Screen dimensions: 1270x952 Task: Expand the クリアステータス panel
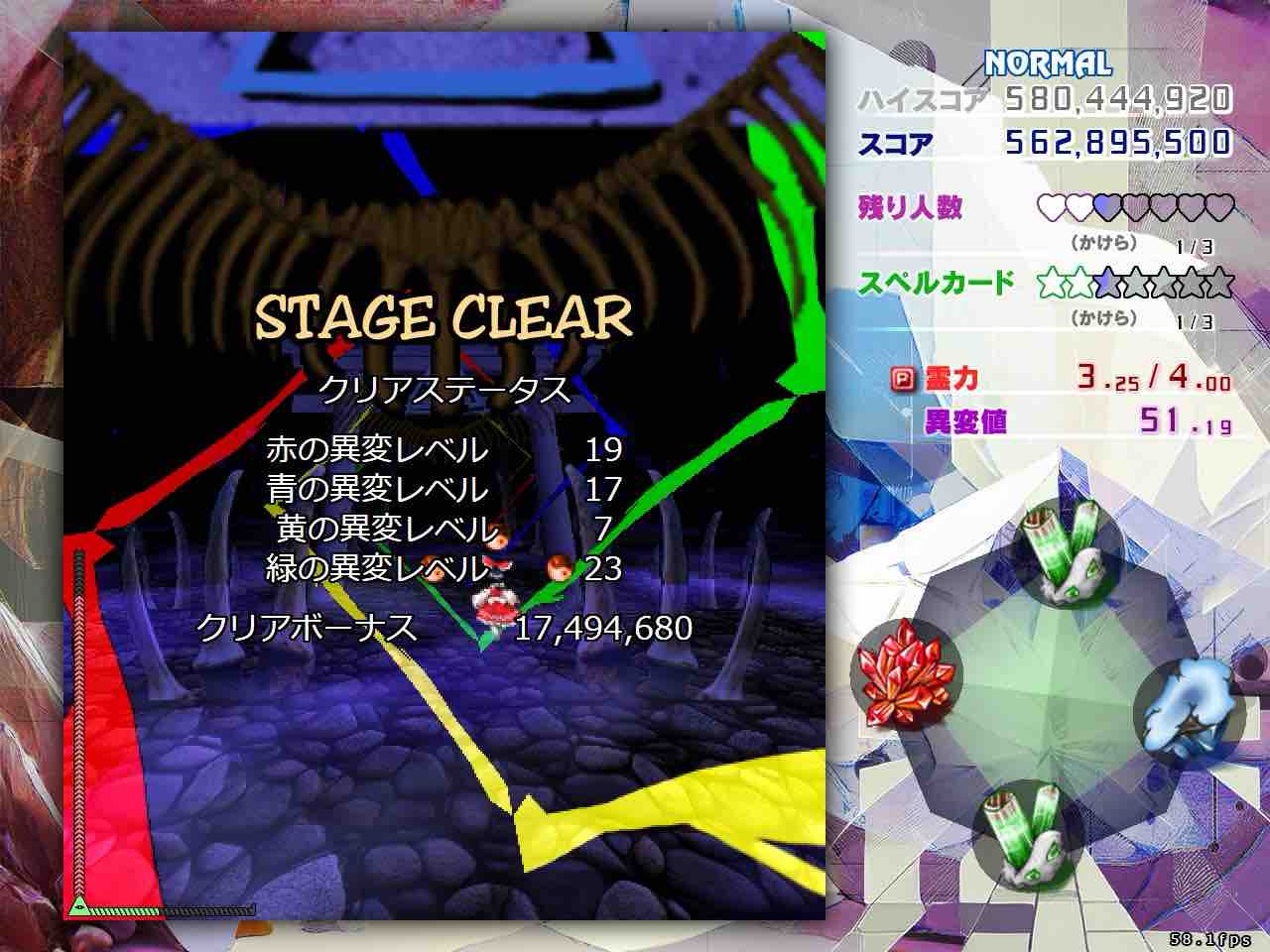click(444, 391)
